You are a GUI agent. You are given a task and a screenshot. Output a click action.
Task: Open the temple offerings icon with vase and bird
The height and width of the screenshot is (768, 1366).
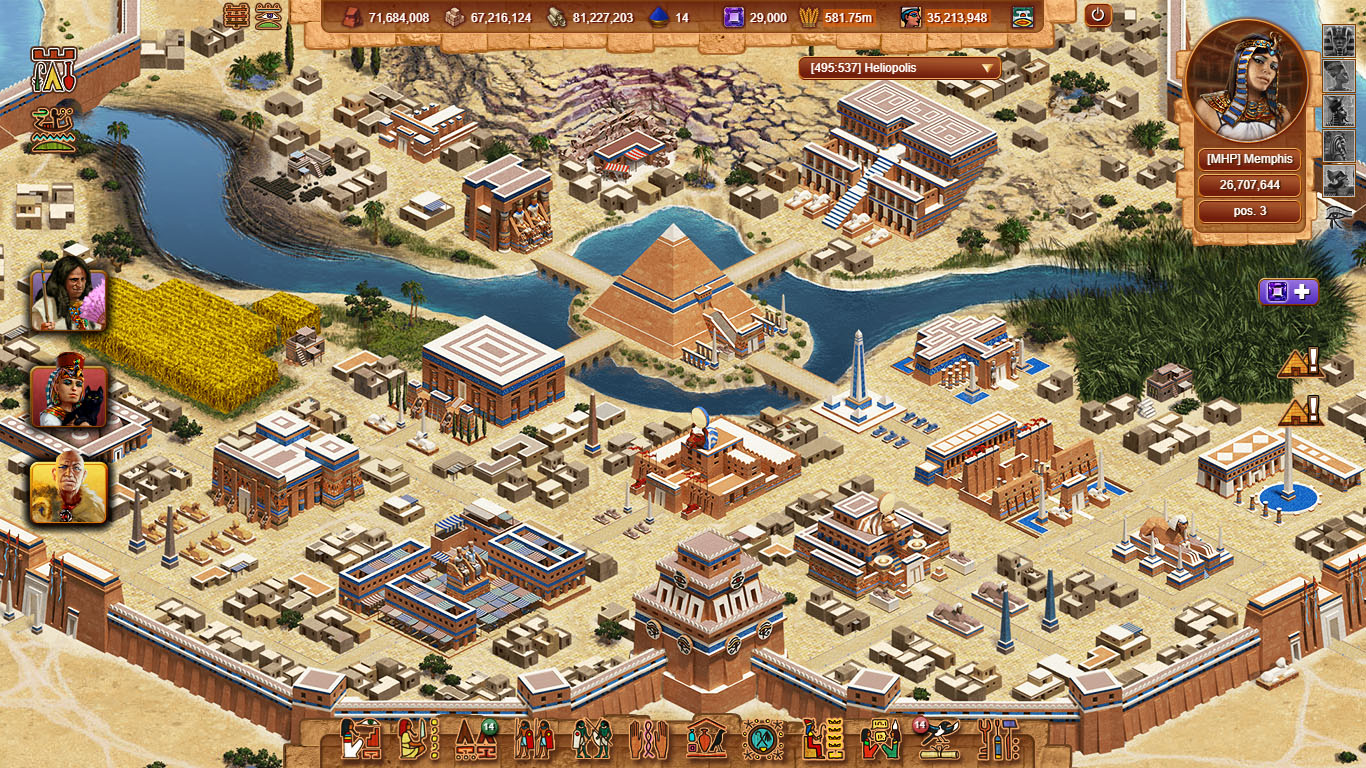705,742
